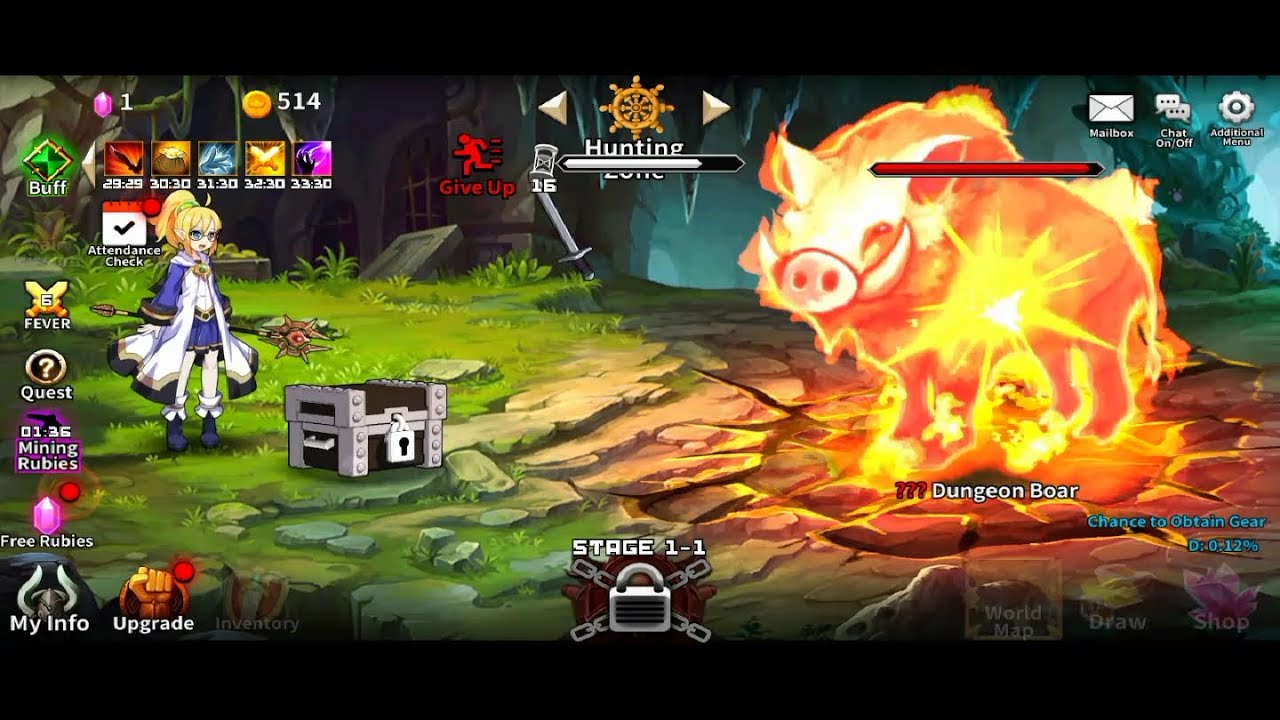Open the Buff menu

pyautogui.click(x=46, y=165)
